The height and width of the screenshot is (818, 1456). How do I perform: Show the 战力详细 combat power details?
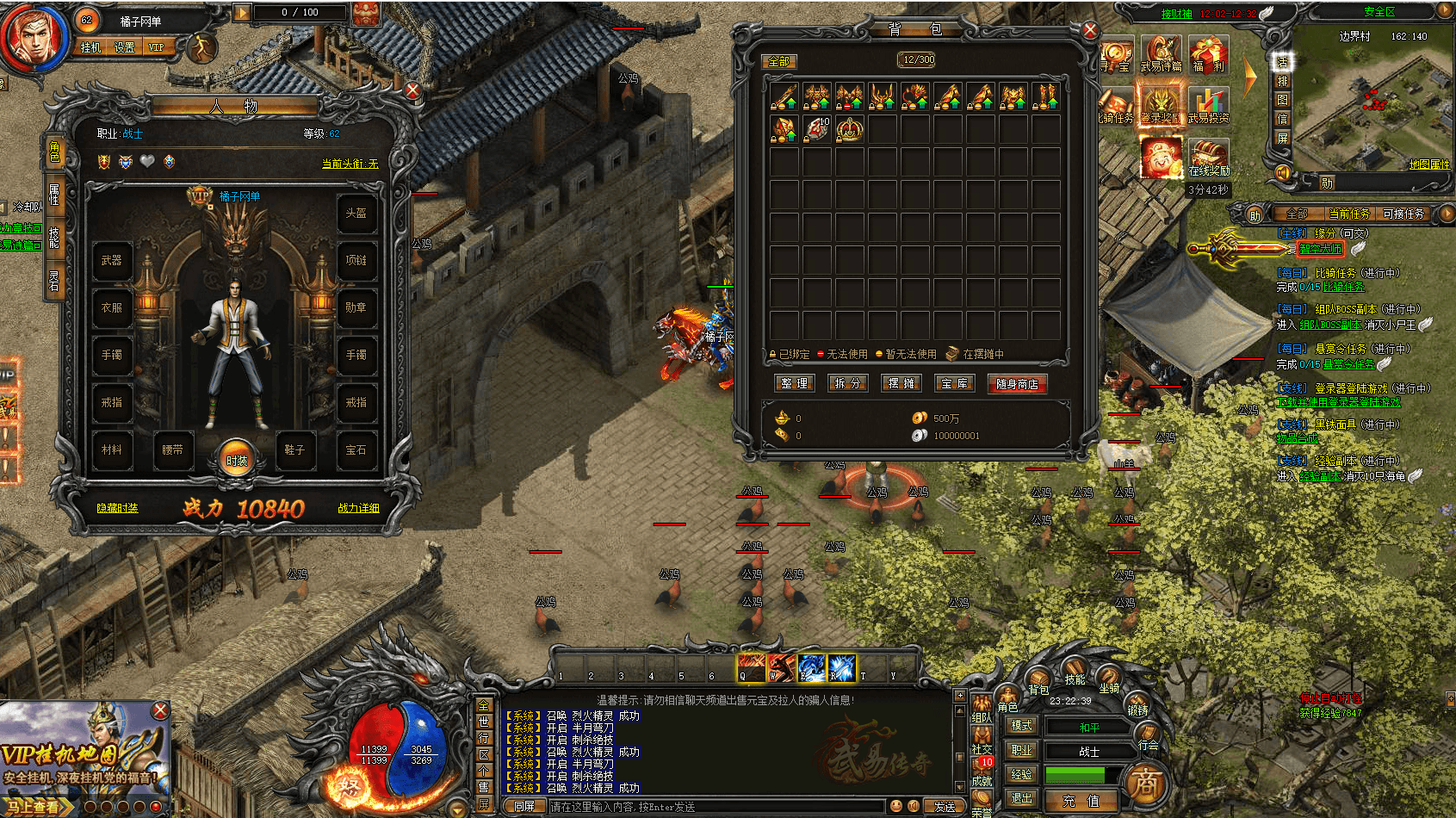358,508
